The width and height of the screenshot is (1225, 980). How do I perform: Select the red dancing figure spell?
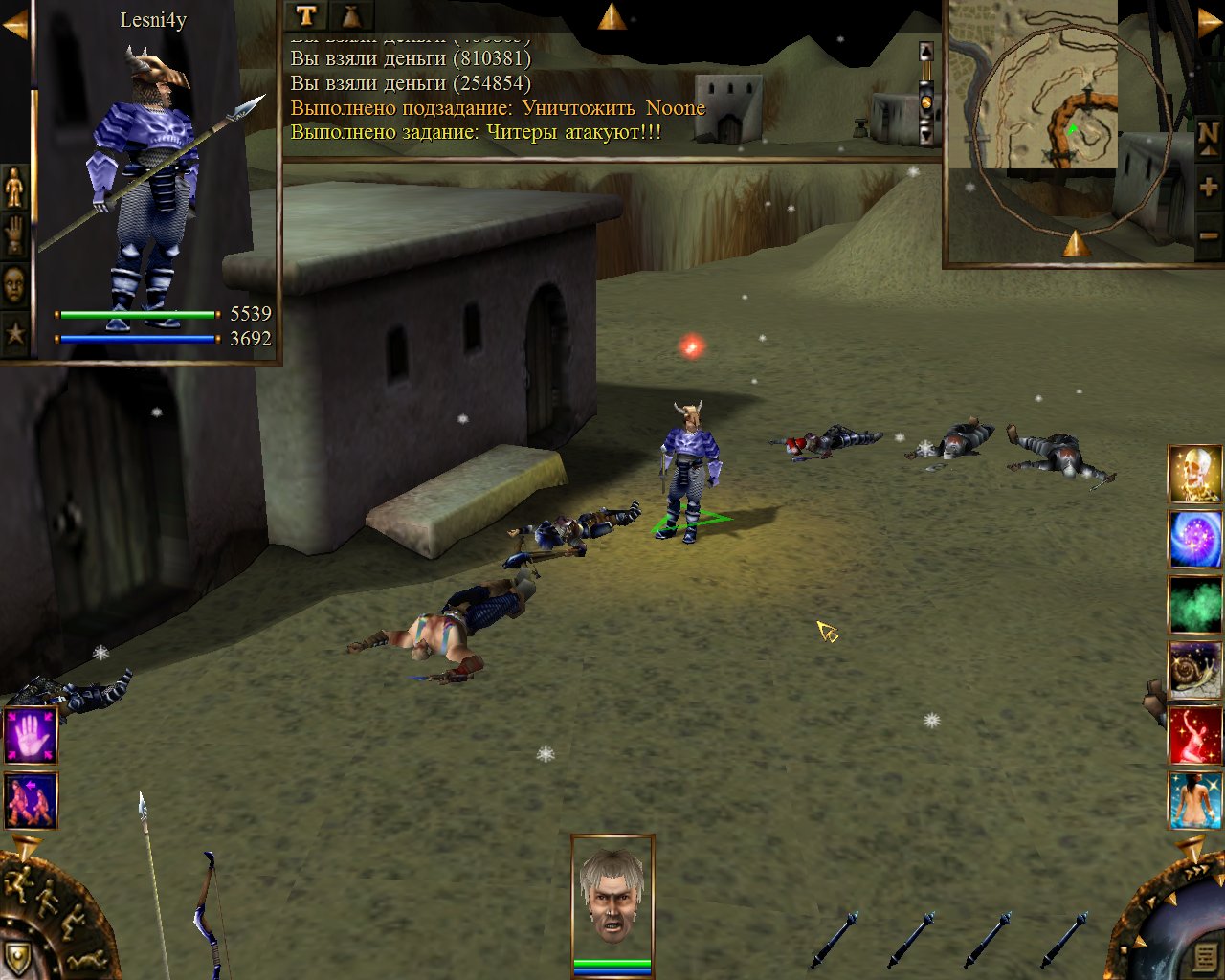point(1194,735)
